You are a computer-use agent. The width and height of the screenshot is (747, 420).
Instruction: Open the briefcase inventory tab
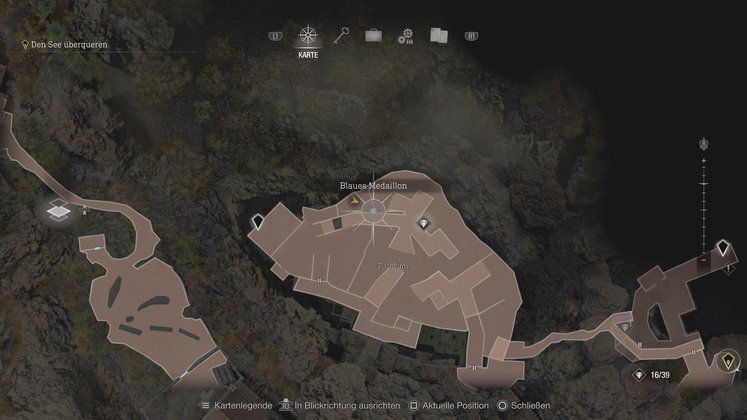(x=373, y=36)
